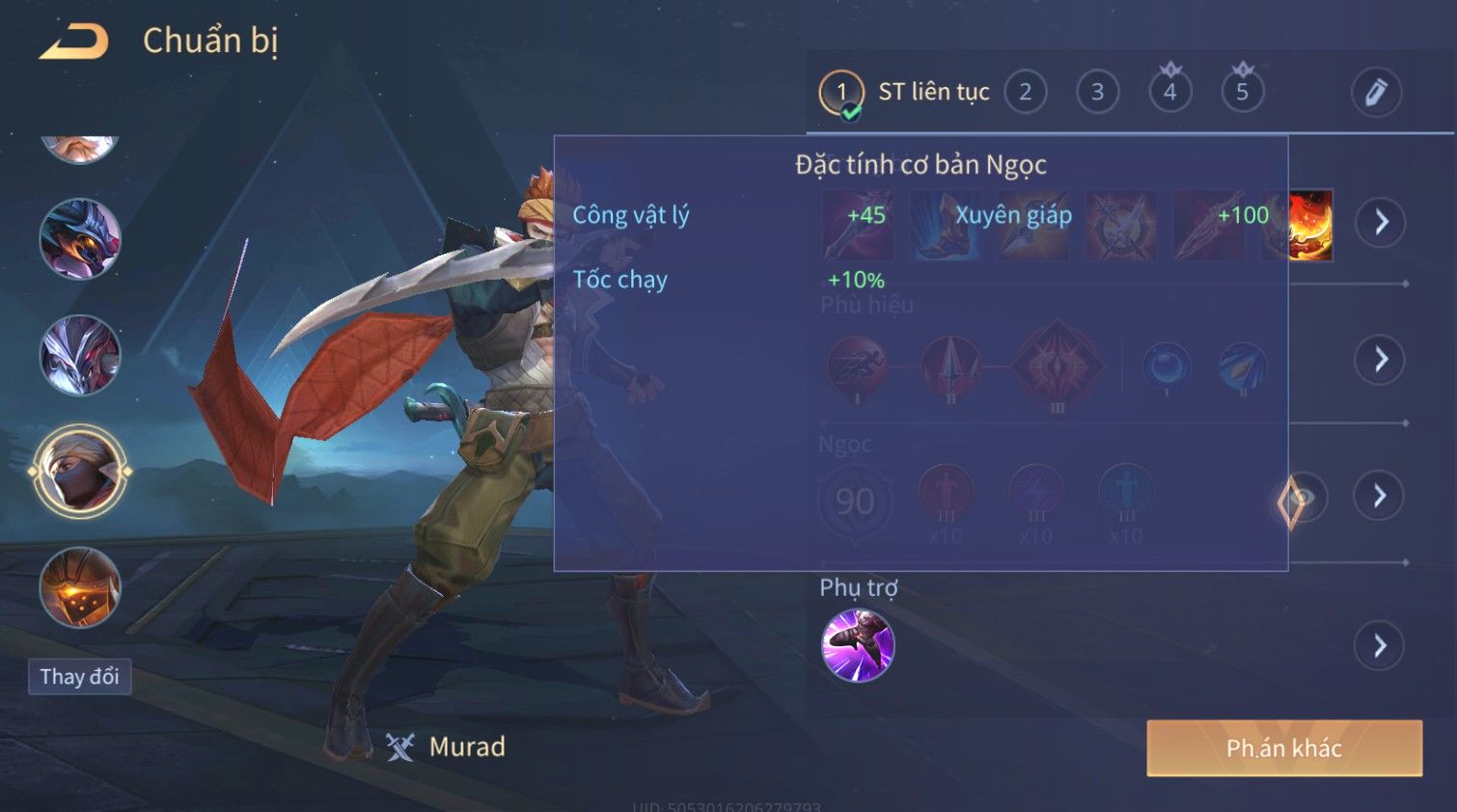This screenshot has width=1457, height=812.
Task: Expand the Ngọc row arrow
Action: coord(1380,496)
